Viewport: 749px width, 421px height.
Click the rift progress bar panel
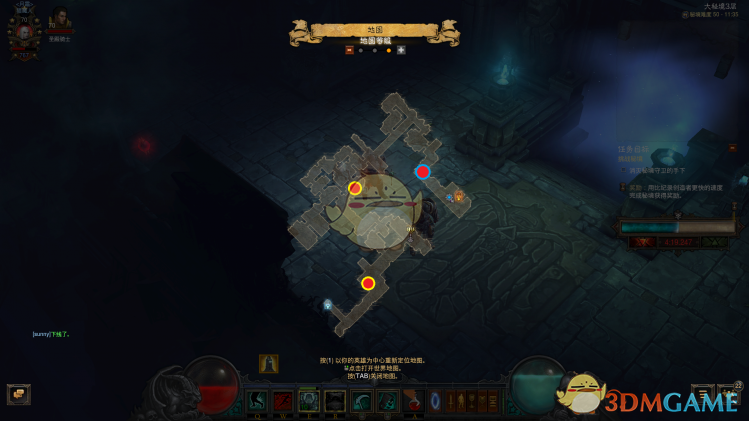pos(675,228)
